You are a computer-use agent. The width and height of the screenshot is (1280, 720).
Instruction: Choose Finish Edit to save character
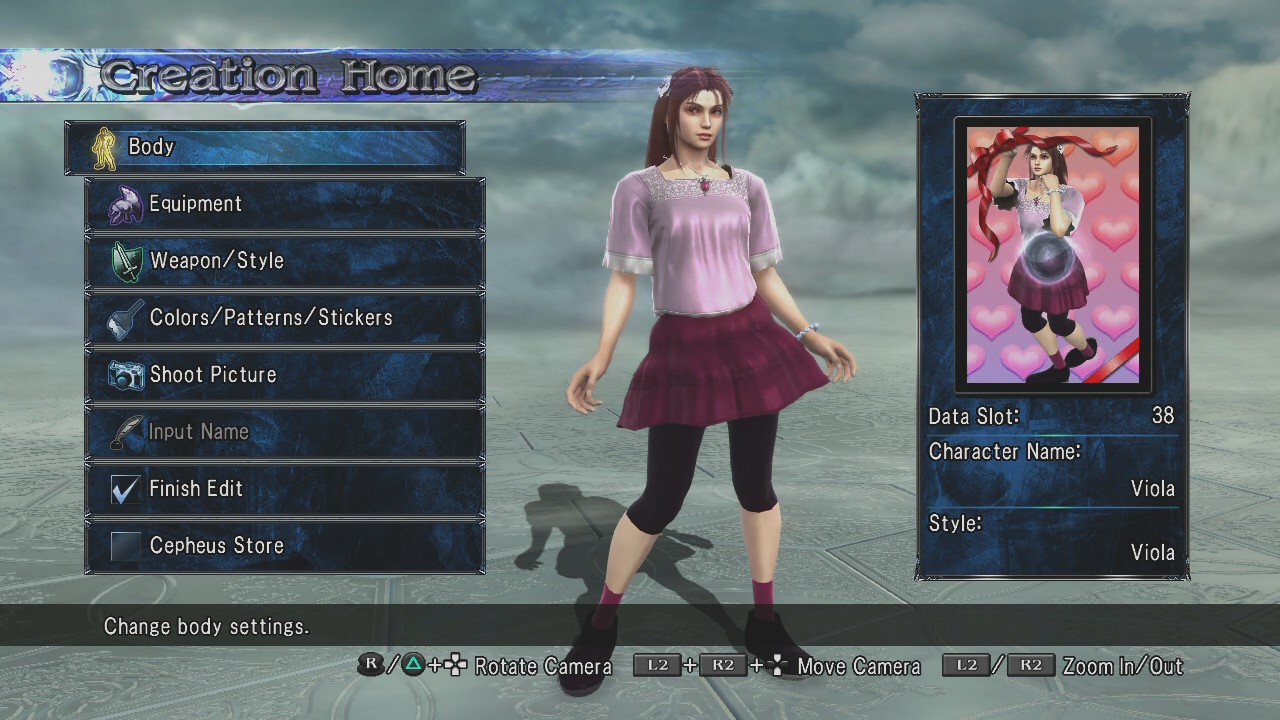click(285, 489)
